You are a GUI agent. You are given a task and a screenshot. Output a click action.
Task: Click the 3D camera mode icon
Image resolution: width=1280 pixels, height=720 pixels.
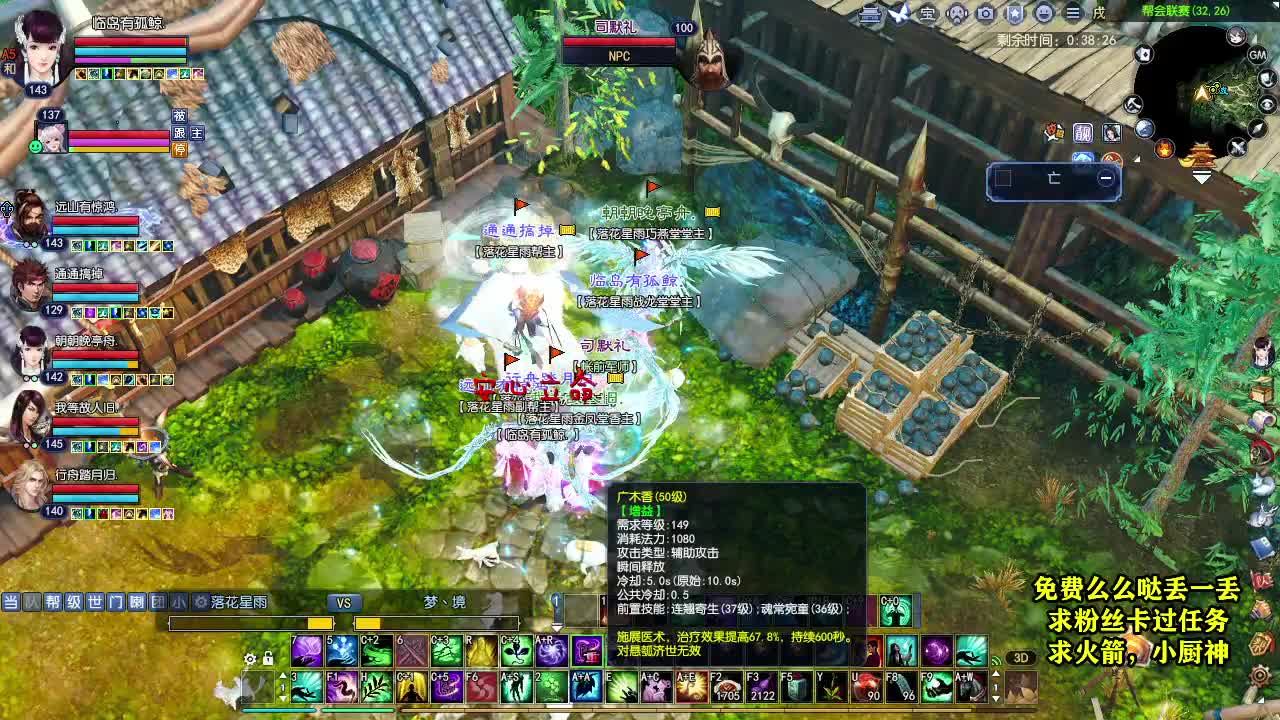(1020, 657)
